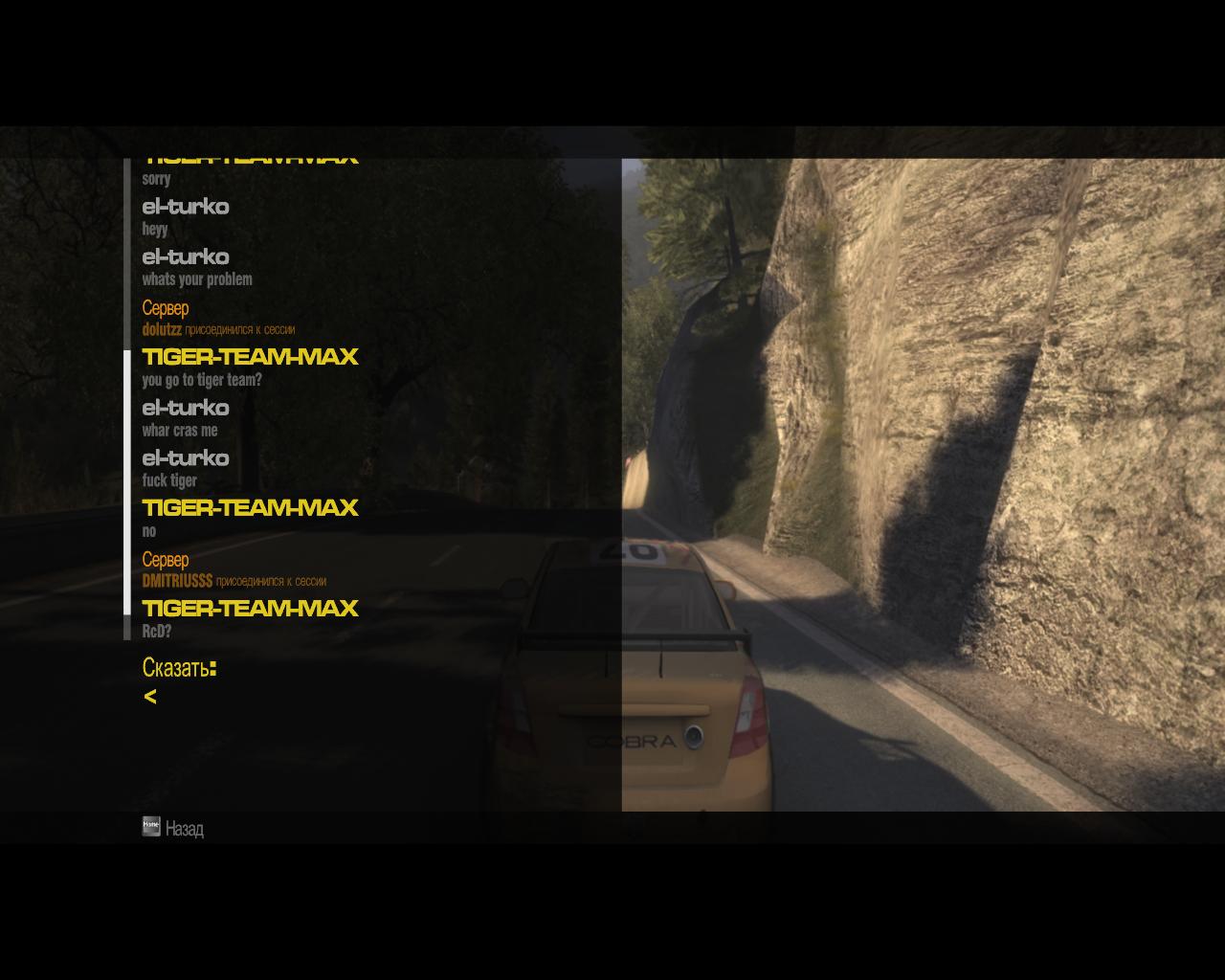The height and width of the screenshot is (980, 1225).
Task: Select the DMITRIUSSS joined-session server notice
Action: (x=234, y=581)
